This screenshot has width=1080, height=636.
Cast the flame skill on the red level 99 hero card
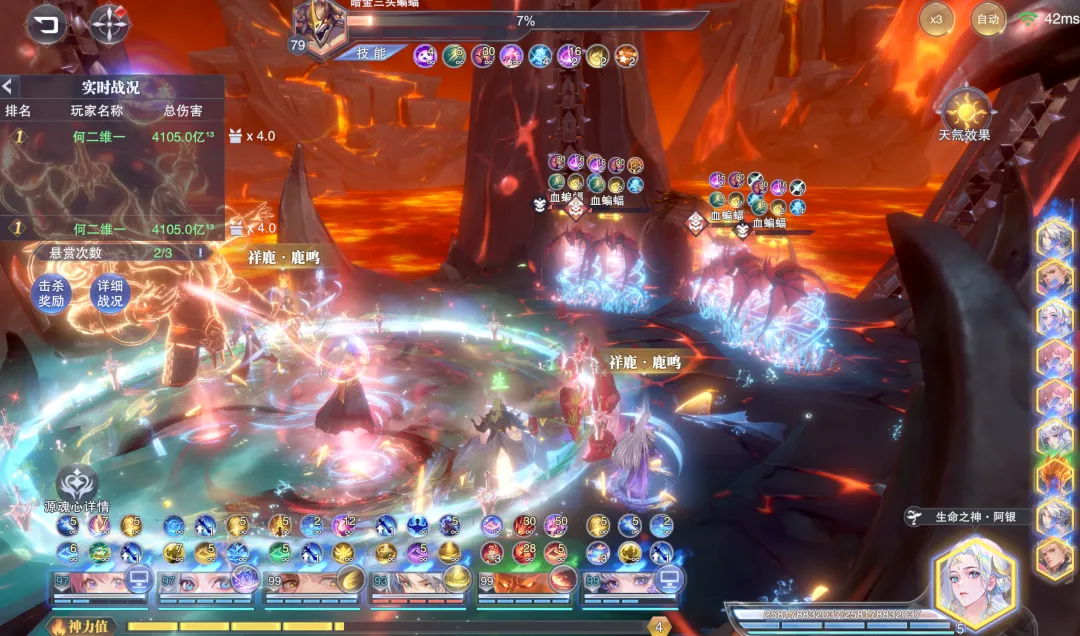[x=562, y=579]
